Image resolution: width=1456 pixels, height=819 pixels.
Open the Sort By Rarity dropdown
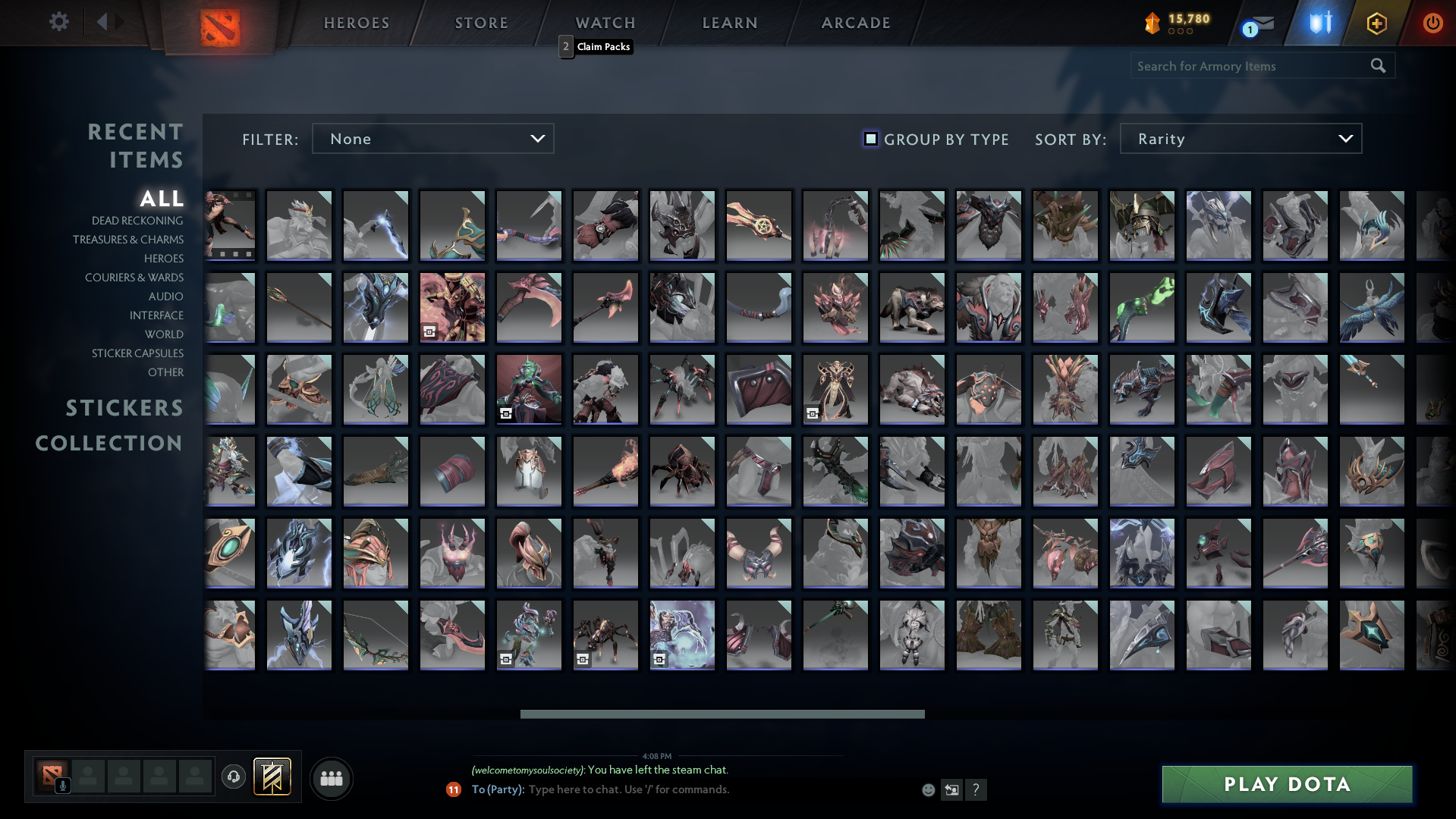click(1240, 138)
